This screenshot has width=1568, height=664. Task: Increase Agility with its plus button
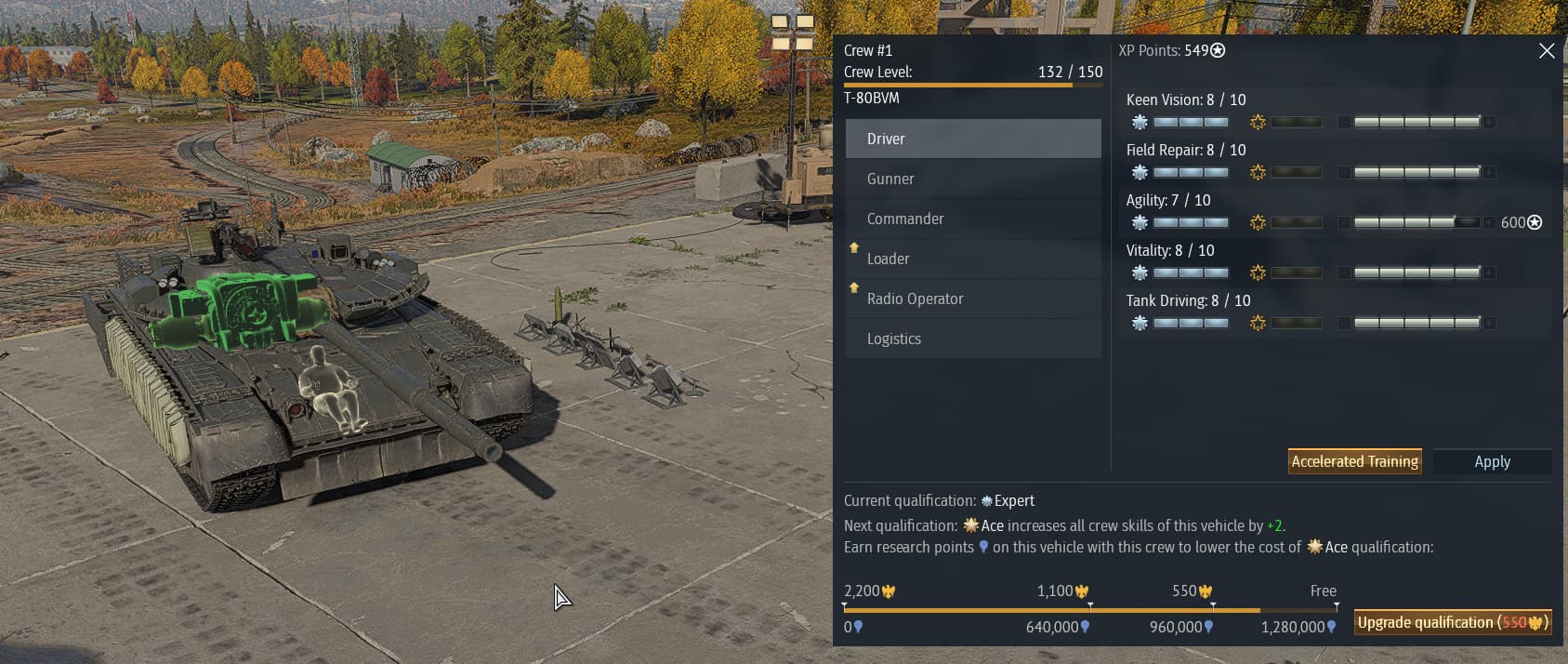tap(1490, 222)
